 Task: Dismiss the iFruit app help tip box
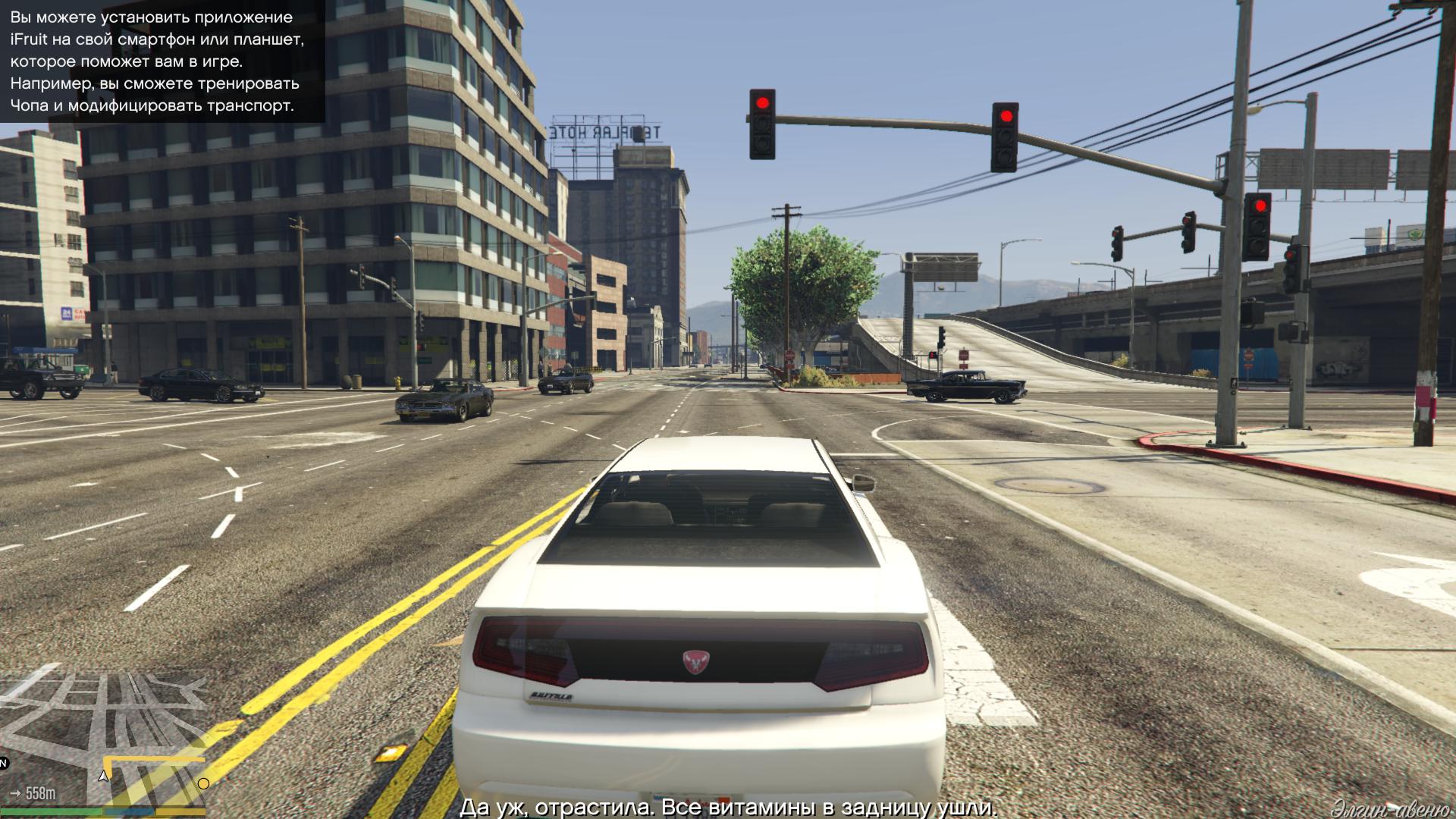[162, 61]
